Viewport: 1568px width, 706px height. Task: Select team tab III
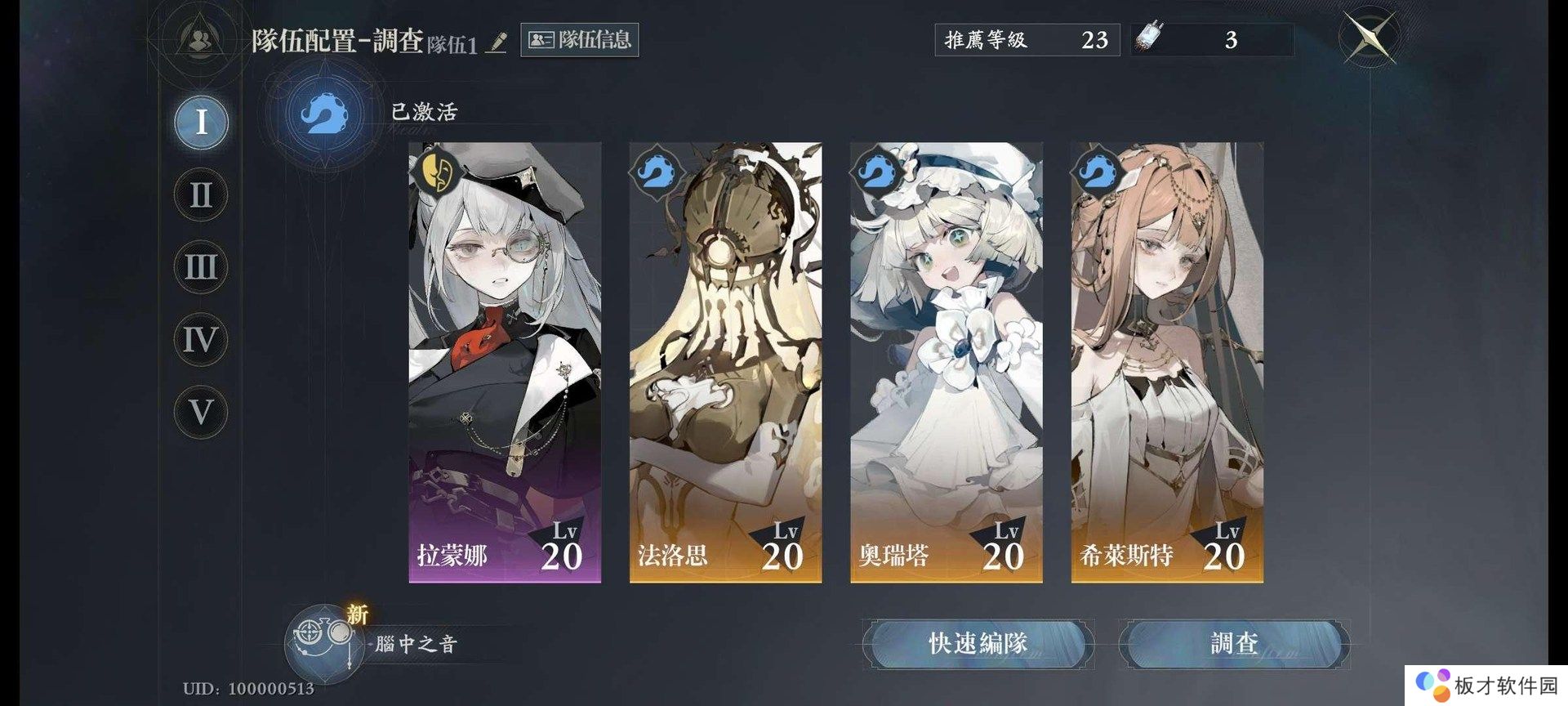coord(201,267)
